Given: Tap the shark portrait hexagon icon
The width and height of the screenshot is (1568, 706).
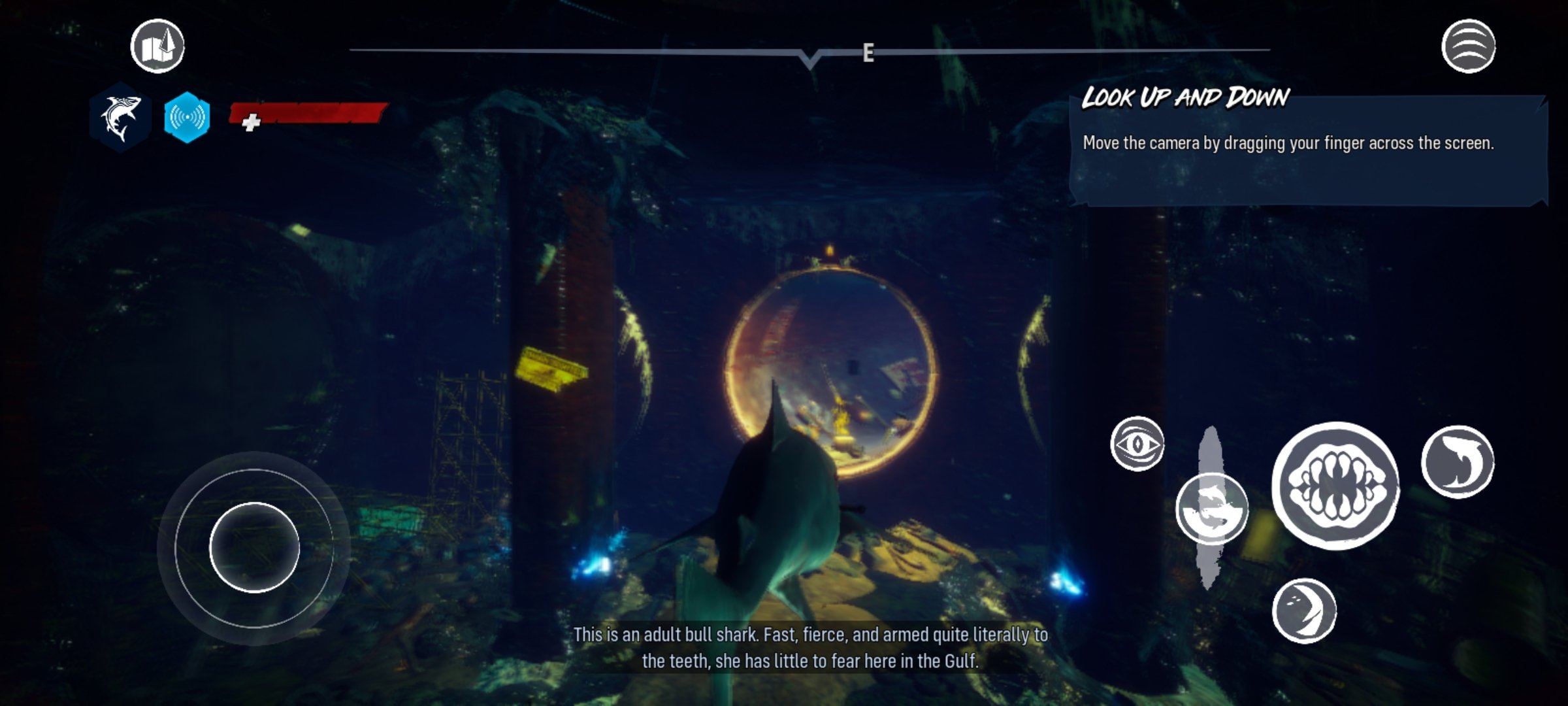Looking at the screenshot, I should click(121, 117).
